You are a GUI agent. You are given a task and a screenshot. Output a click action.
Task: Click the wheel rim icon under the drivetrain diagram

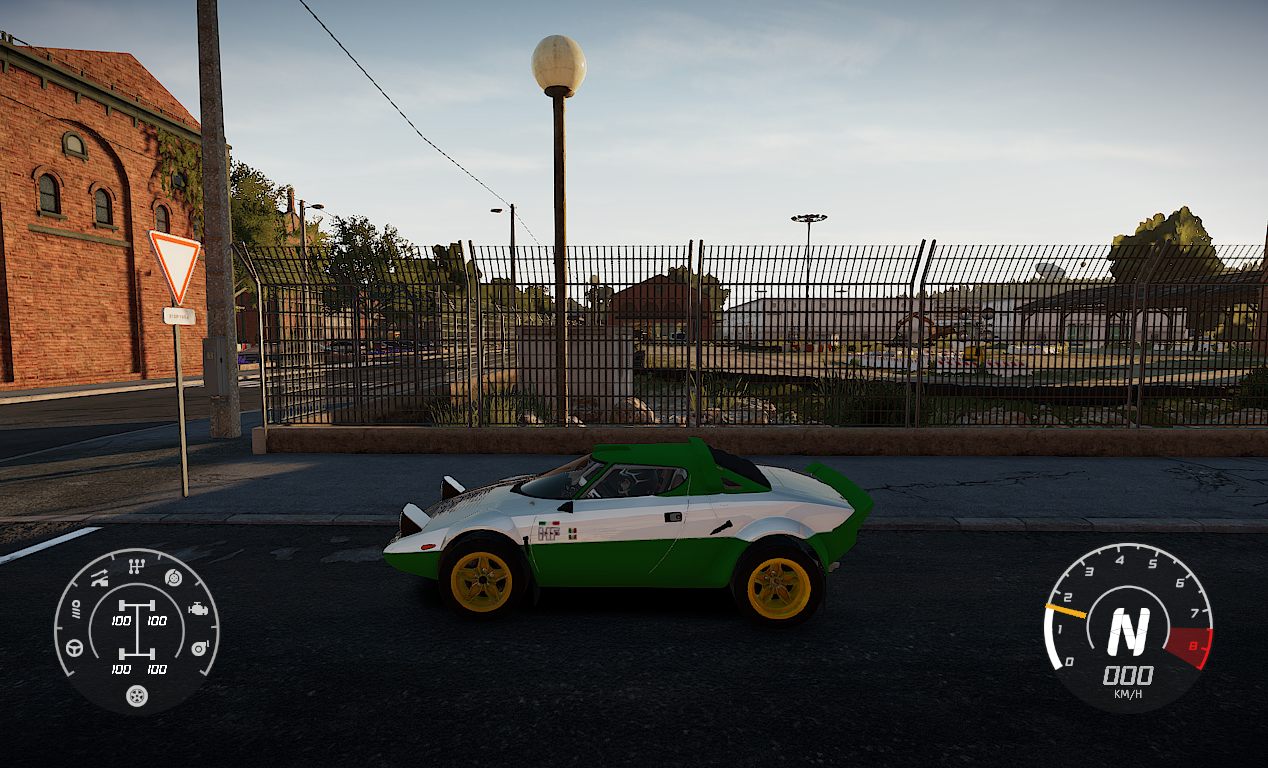pos(137,695)
